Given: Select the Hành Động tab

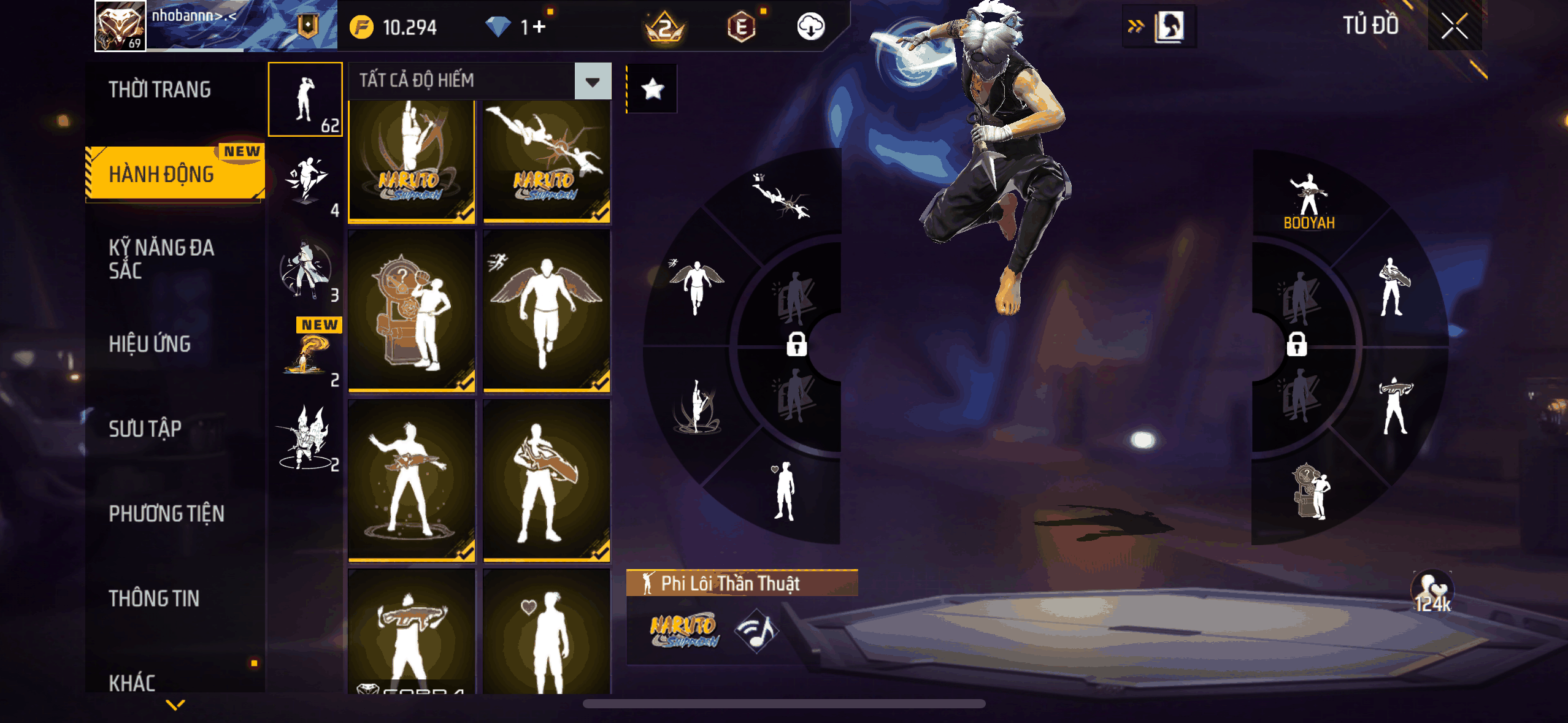Looking at the screenshot, I should click(162, 174).
